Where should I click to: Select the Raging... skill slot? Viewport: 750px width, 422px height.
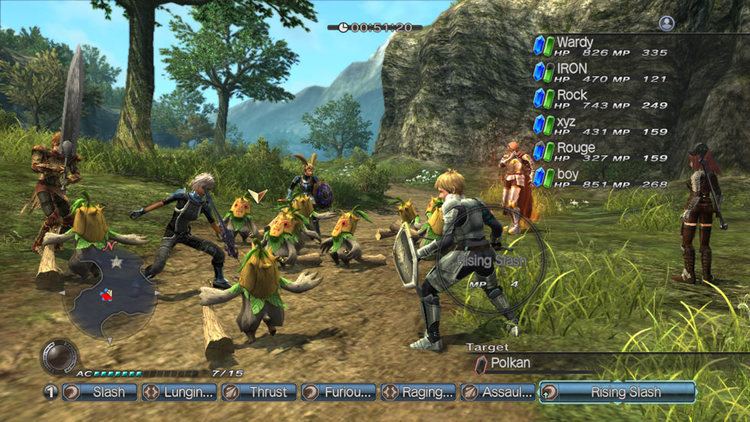point(418,392)
